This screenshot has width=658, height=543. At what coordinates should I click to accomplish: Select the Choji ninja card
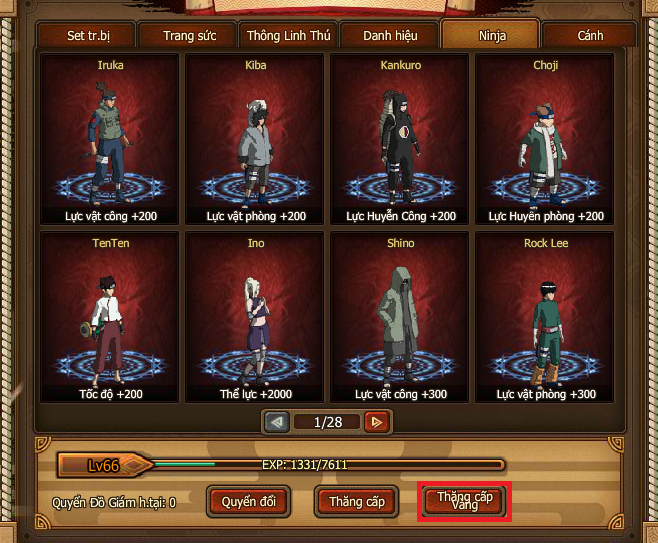point(546,139)
